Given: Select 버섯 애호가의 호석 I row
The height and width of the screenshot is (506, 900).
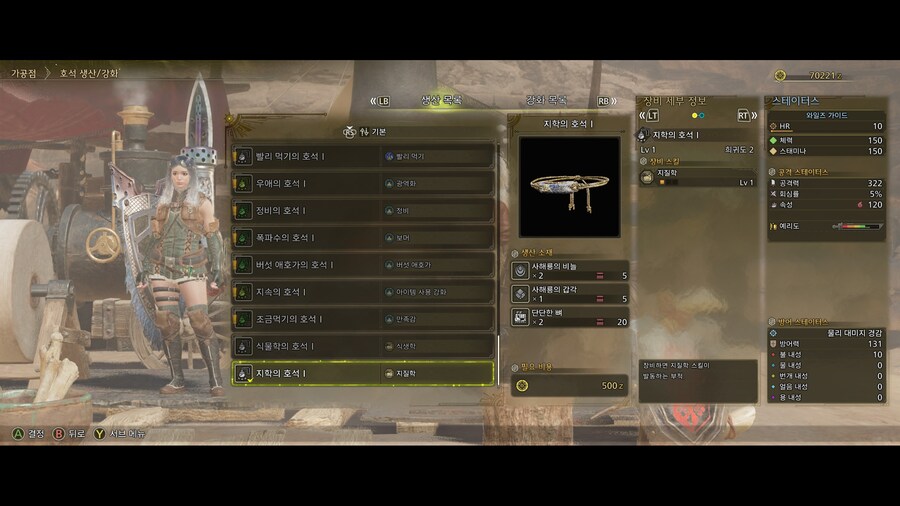Looking at the screenshot, I should (363, 265).
